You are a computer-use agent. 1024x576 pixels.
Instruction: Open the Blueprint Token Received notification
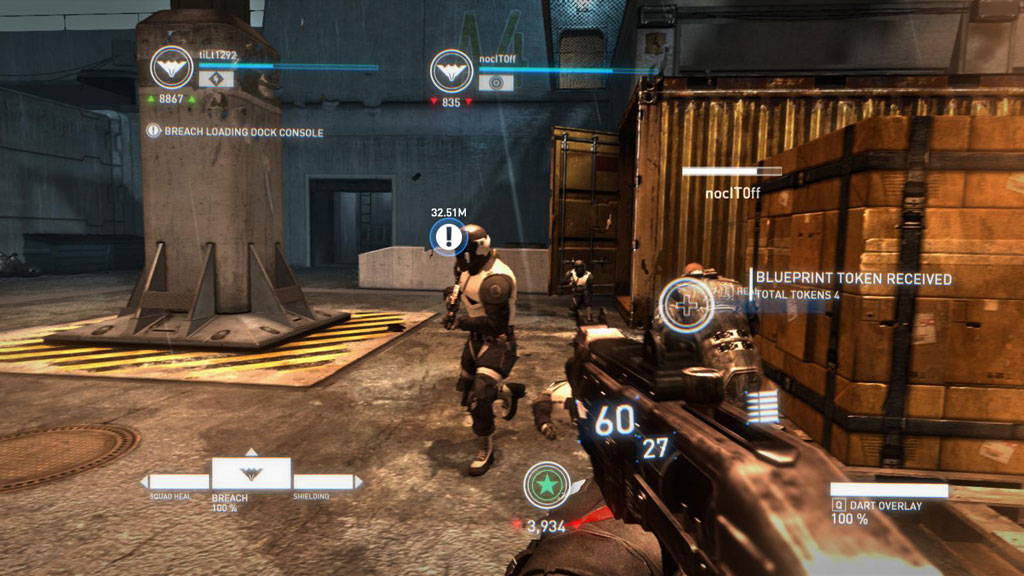(853, 279)
